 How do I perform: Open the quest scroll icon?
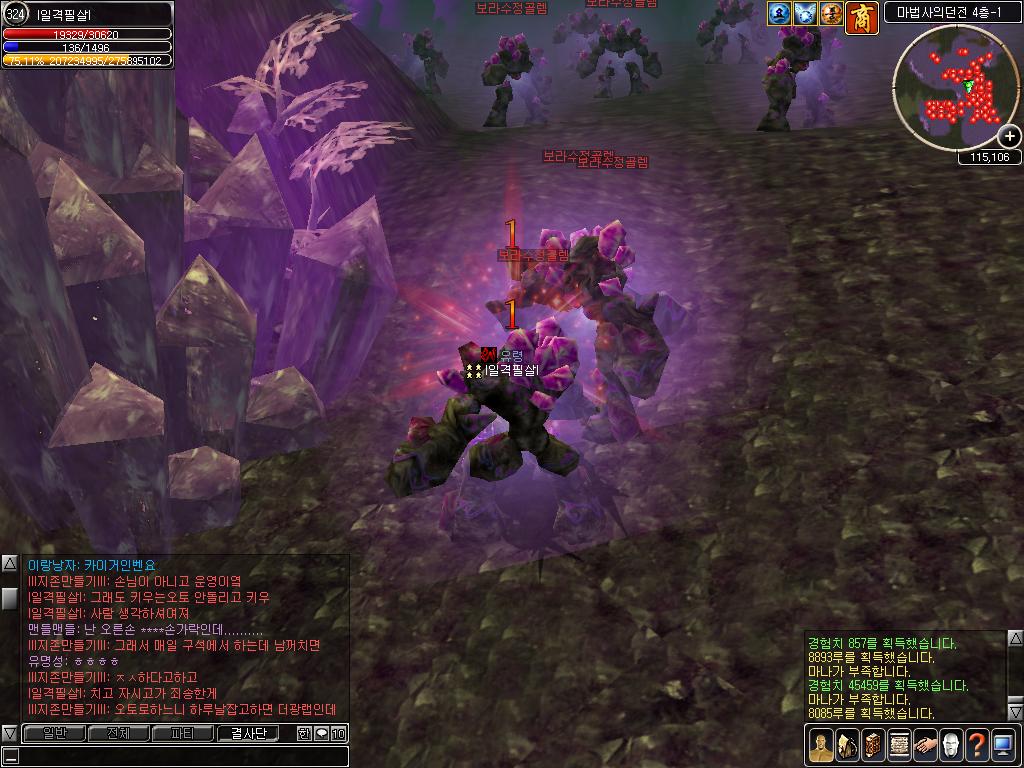click(x=899, y=745)
